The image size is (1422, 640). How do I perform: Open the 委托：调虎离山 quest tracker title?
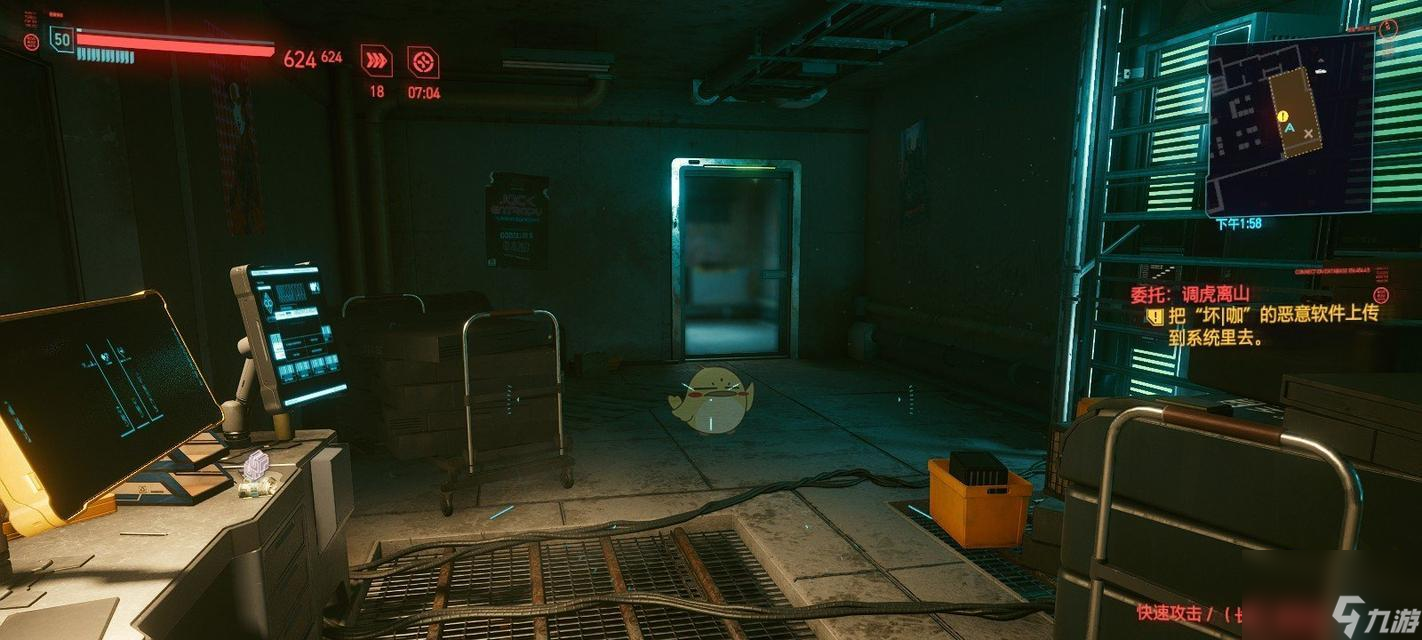point(1188,295)
